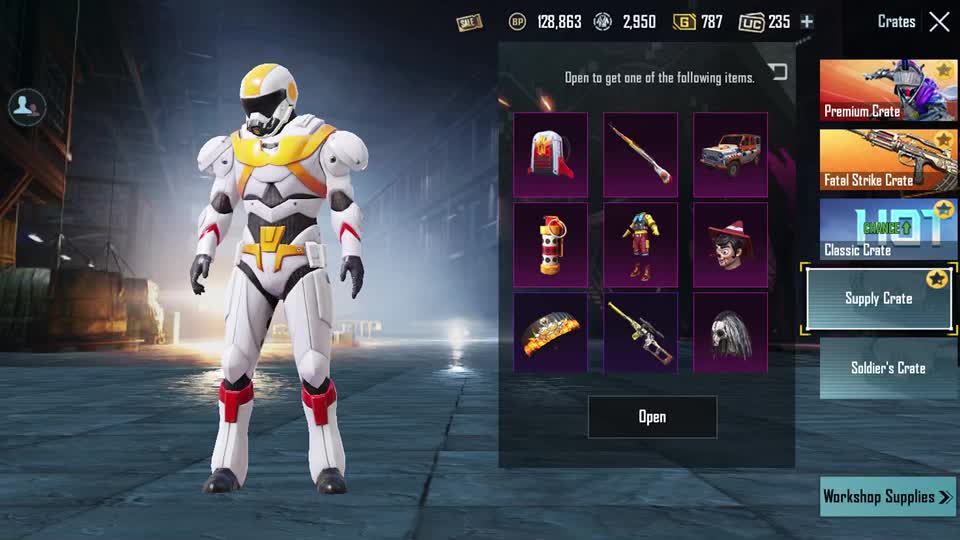This screenshot has width=960, height=540.
Task: Inspect the colorful outfit reward
Action: pos(640,244)
